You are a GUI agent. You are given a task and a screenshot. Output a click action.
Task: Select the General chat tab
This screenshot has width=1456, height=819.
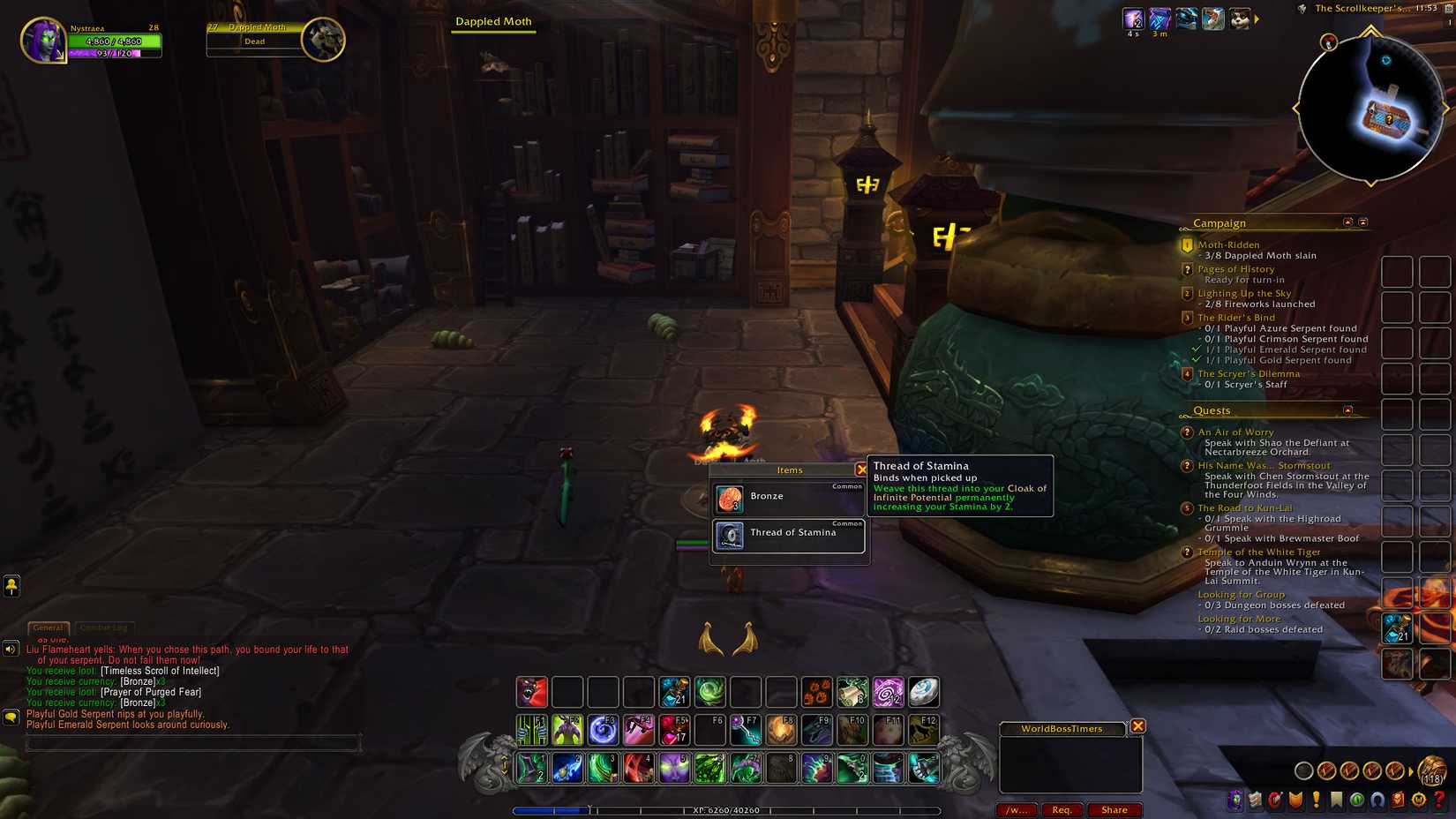tap(49, 627)
